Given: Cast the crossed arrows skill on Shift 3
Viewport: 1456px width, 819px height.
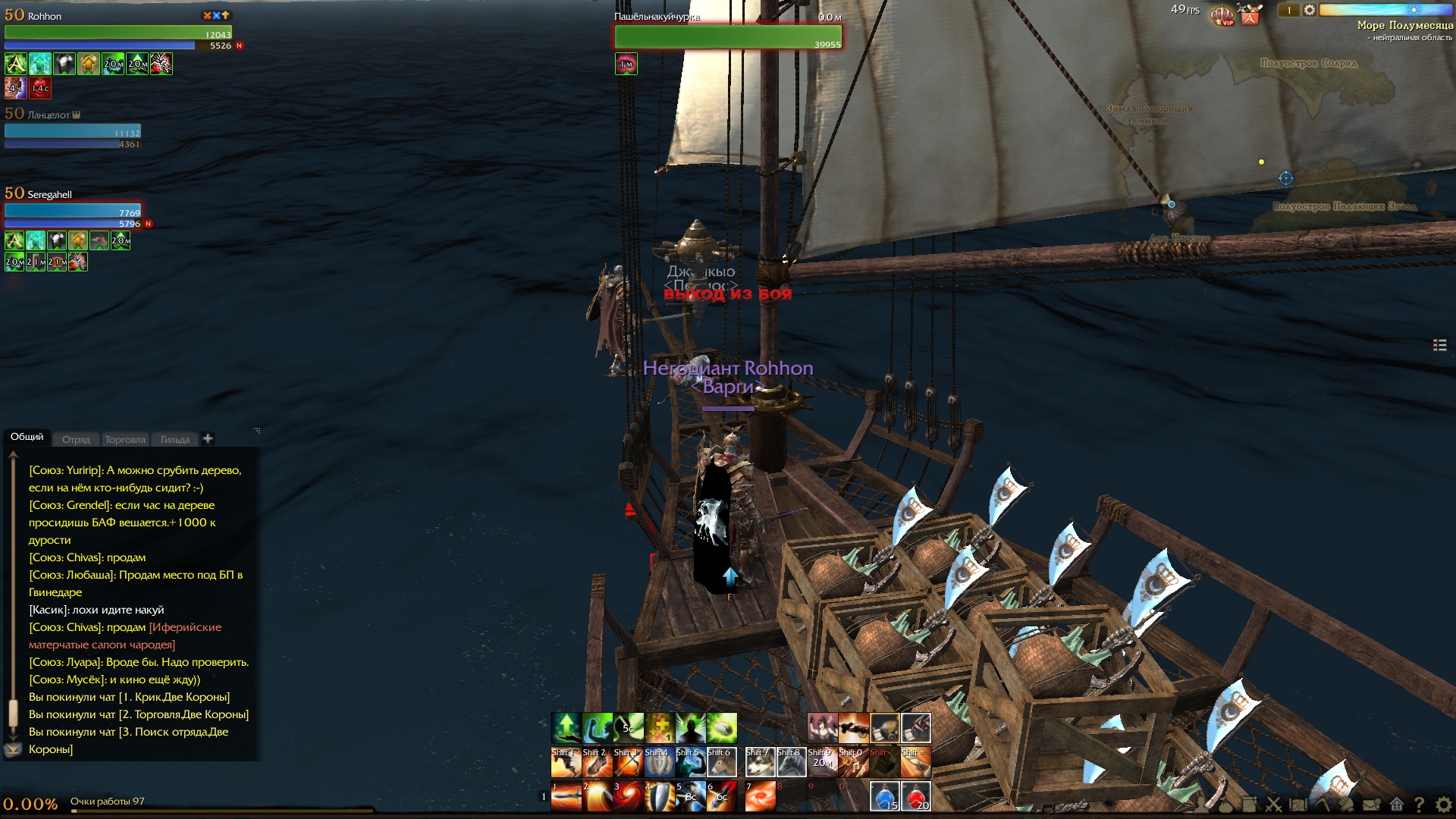Looking at the screenshot, I should (628, 762).
